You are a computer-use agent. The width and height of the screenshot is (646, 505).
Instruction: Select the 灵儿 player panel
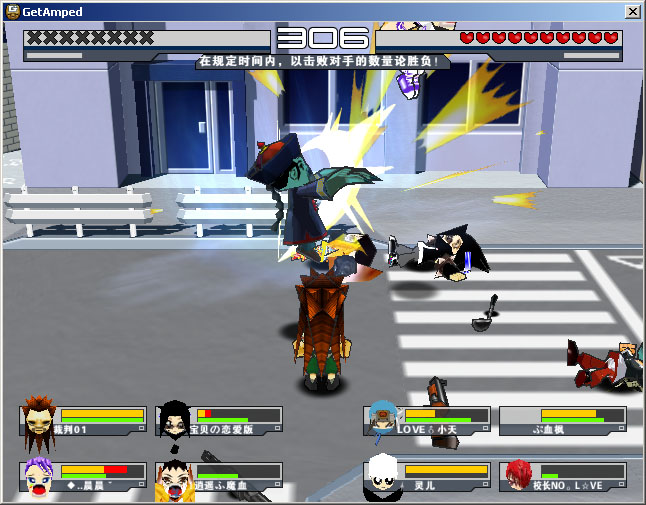428,476
